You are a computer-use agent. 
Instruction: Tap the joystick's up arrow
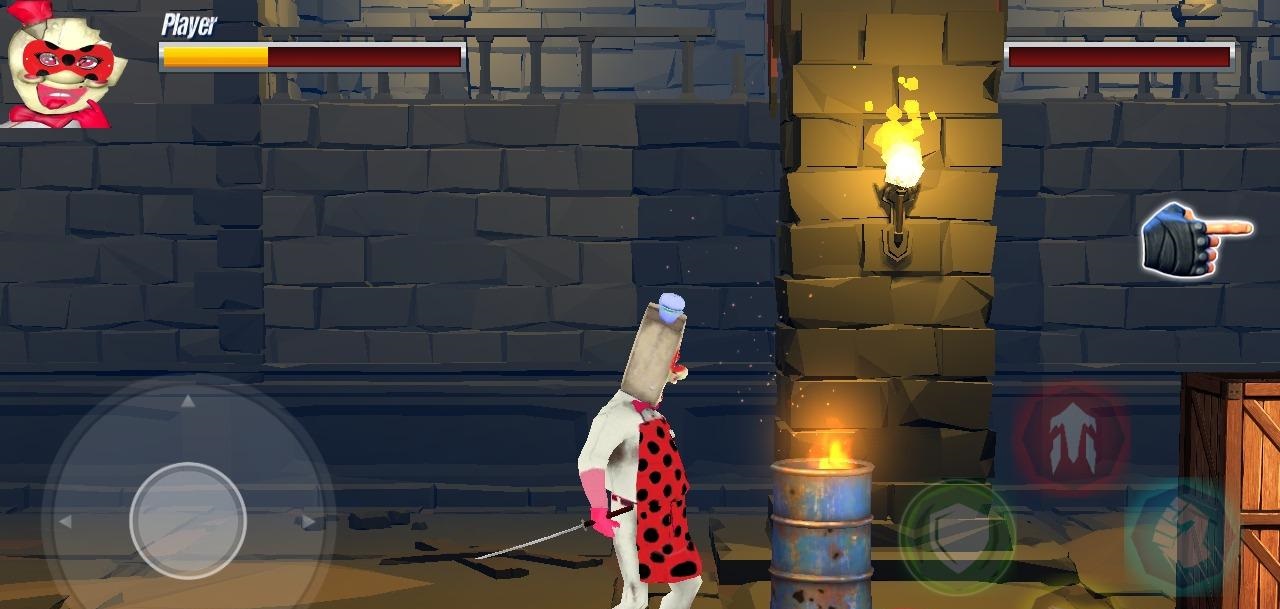pos(187,402)
